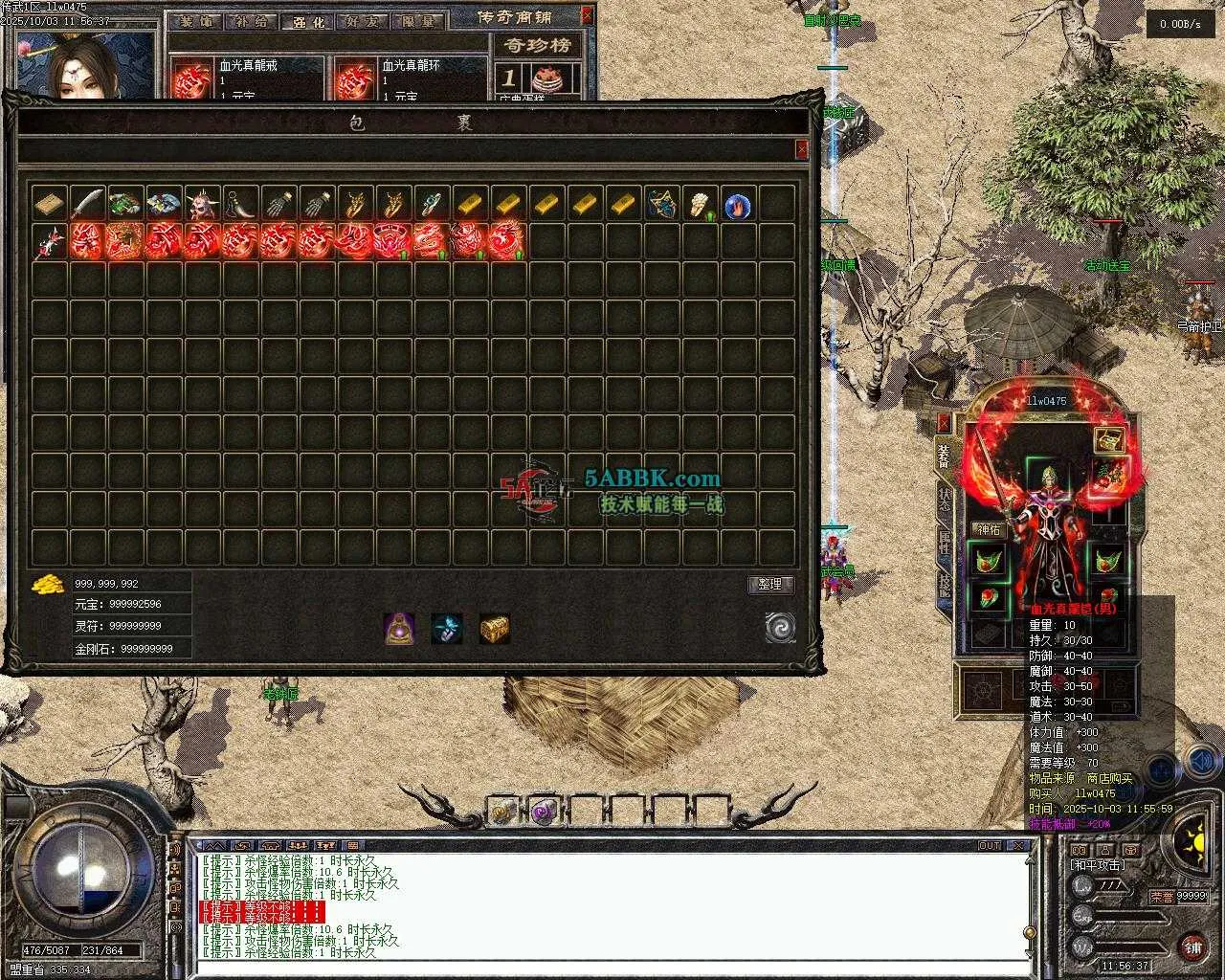The image size is (1225, 980).
Task: Close the chat box with X
Action: 1020,846
